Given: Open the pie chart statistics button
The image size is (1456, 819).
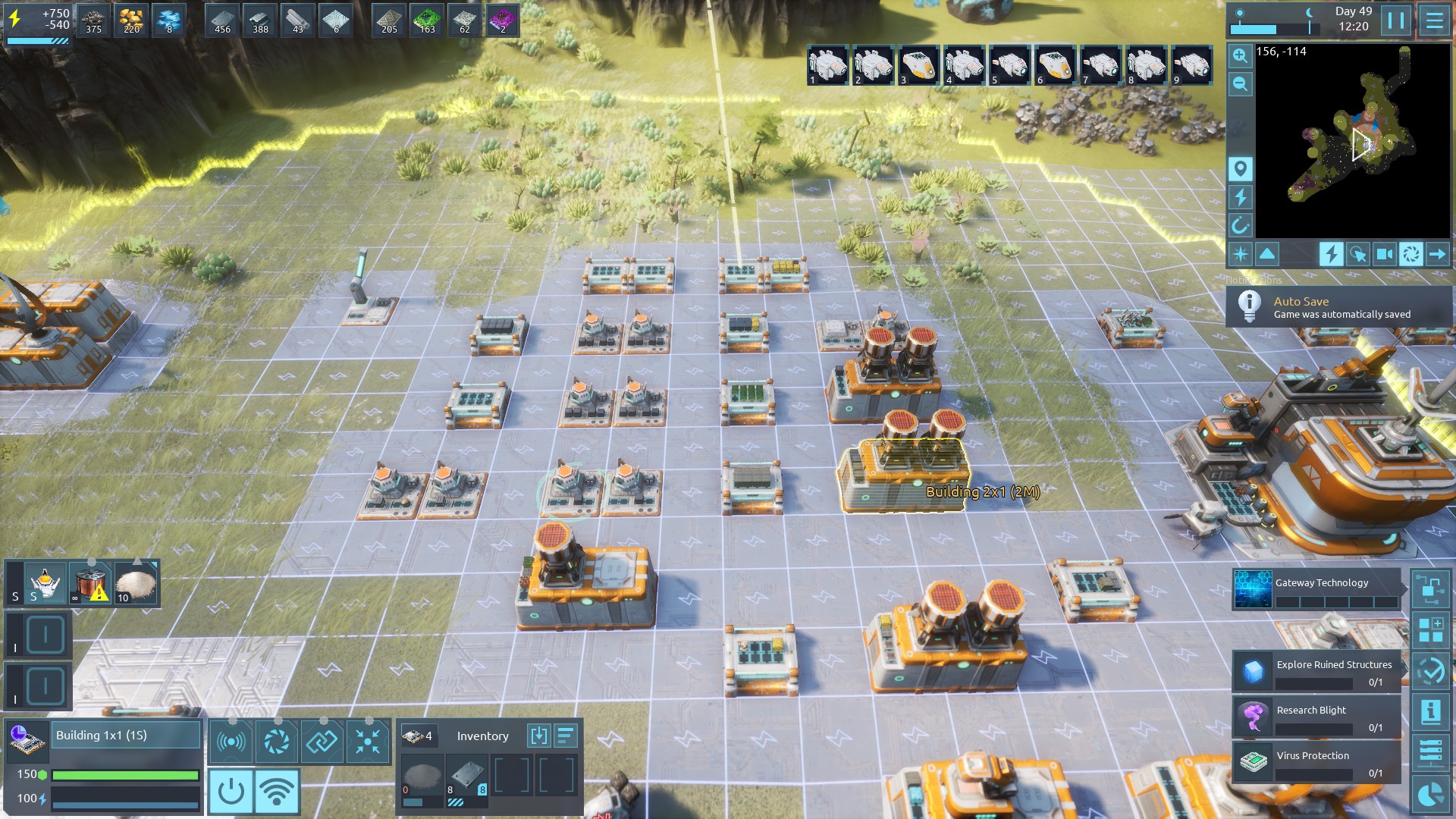Looking at the screenshot, I should [x=1430, y=795].
